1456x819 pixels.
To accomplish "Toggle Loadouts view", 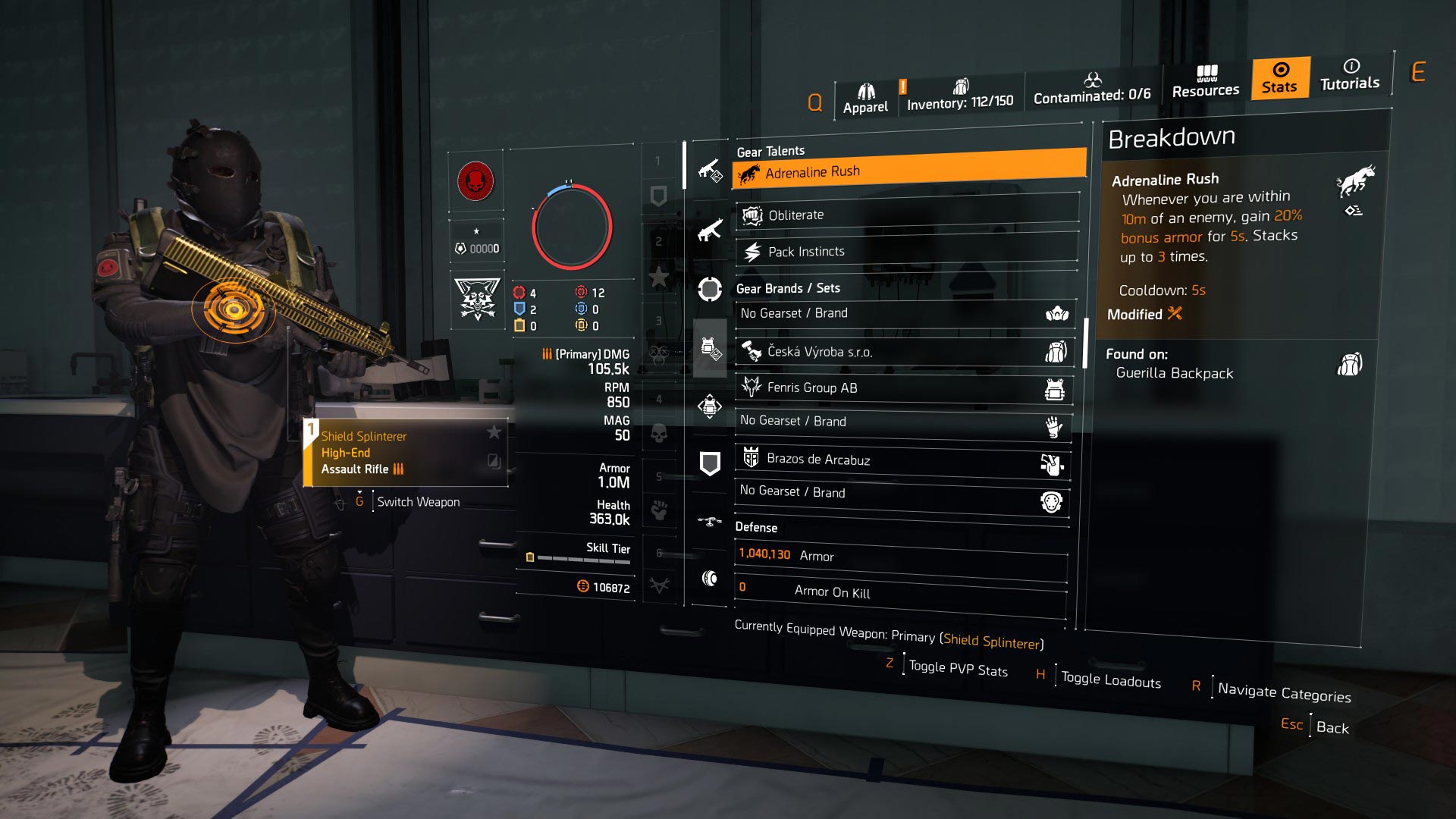I will pyautogui.click(x=1110, y=679).
